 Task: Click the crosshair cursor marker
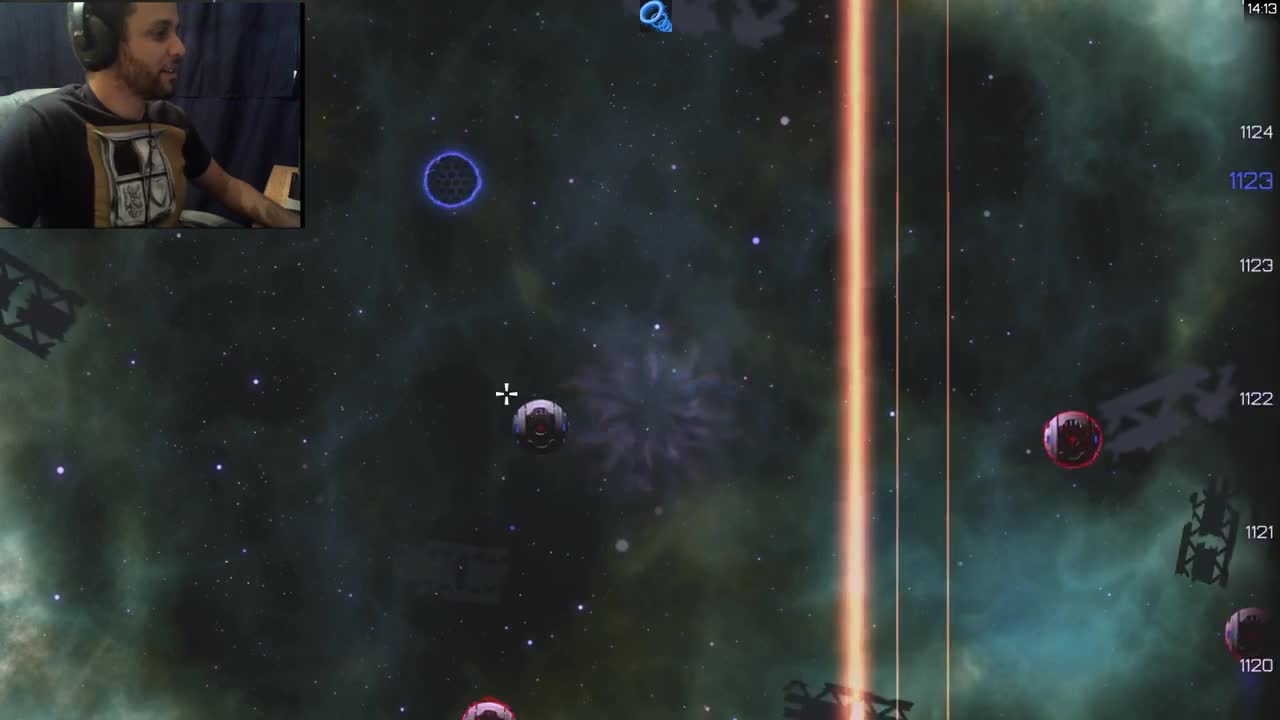[x=506, y=394]
